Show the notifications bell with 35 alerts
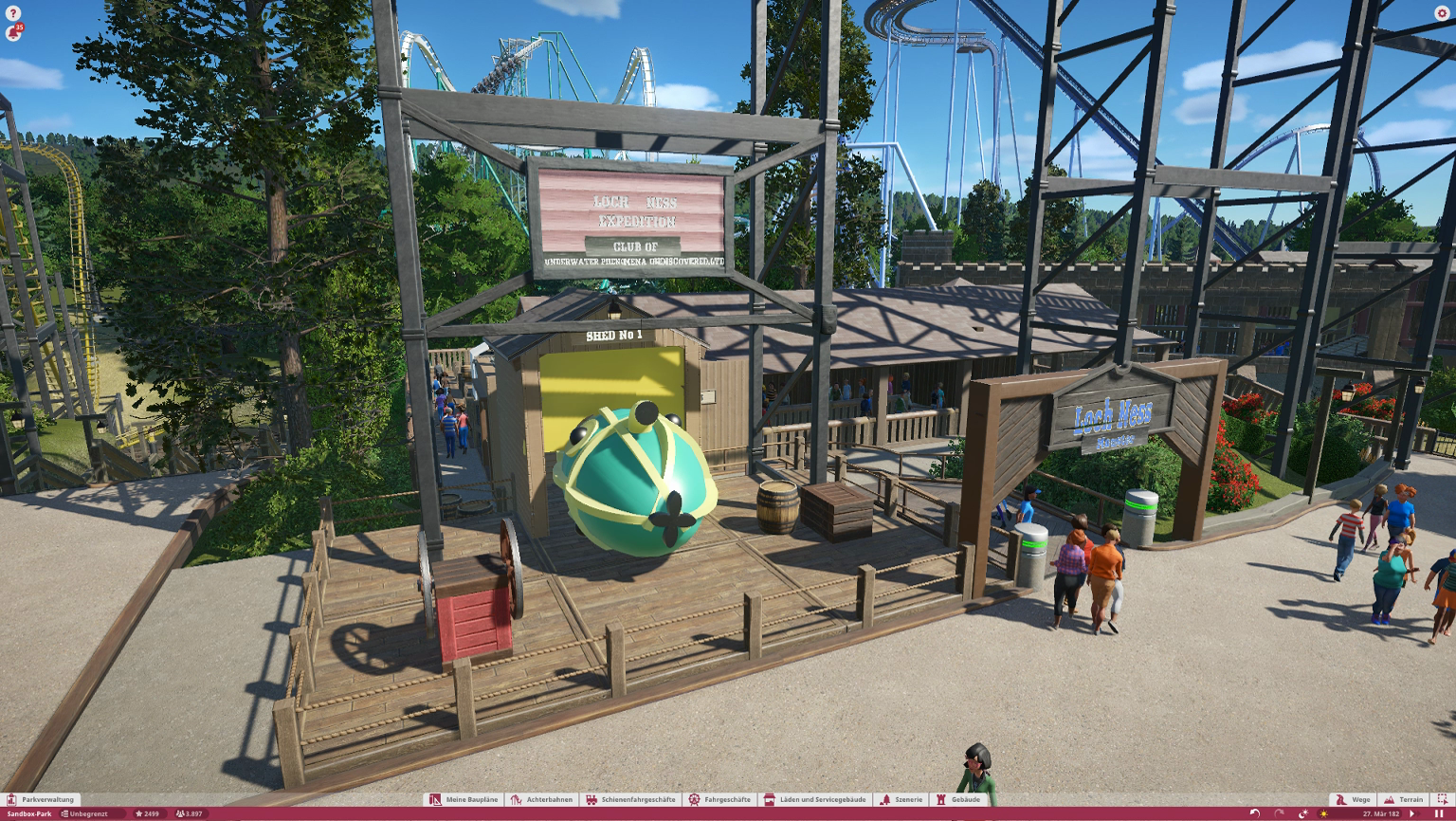1456x821 pixels. pos(12,33)
